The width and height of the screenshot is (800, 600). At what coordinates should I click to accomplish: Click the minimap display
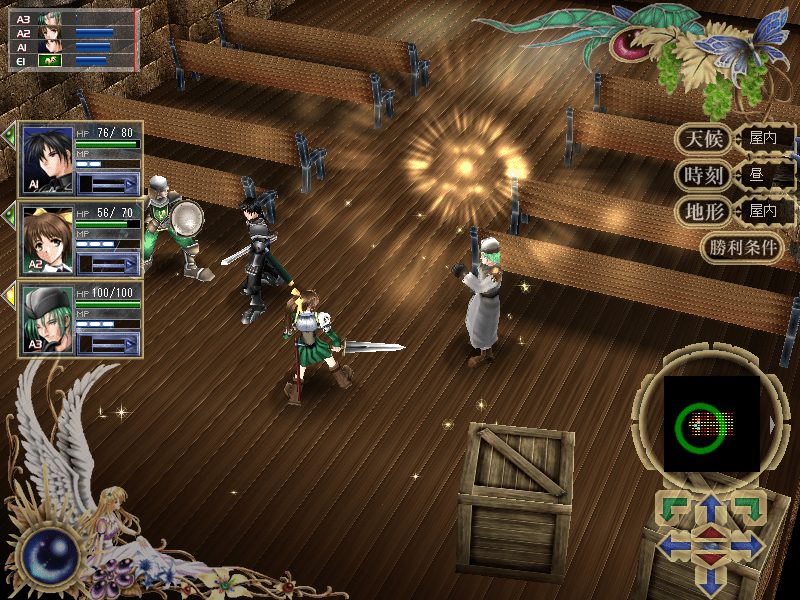pos(712,424)
